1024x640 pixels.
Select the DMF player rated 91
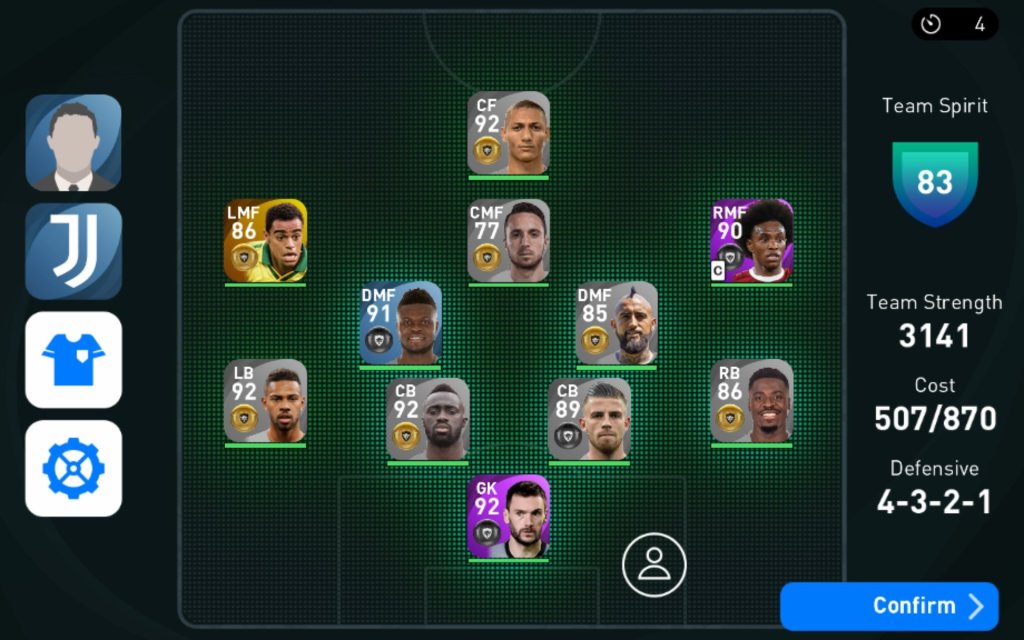pos(400,324)
